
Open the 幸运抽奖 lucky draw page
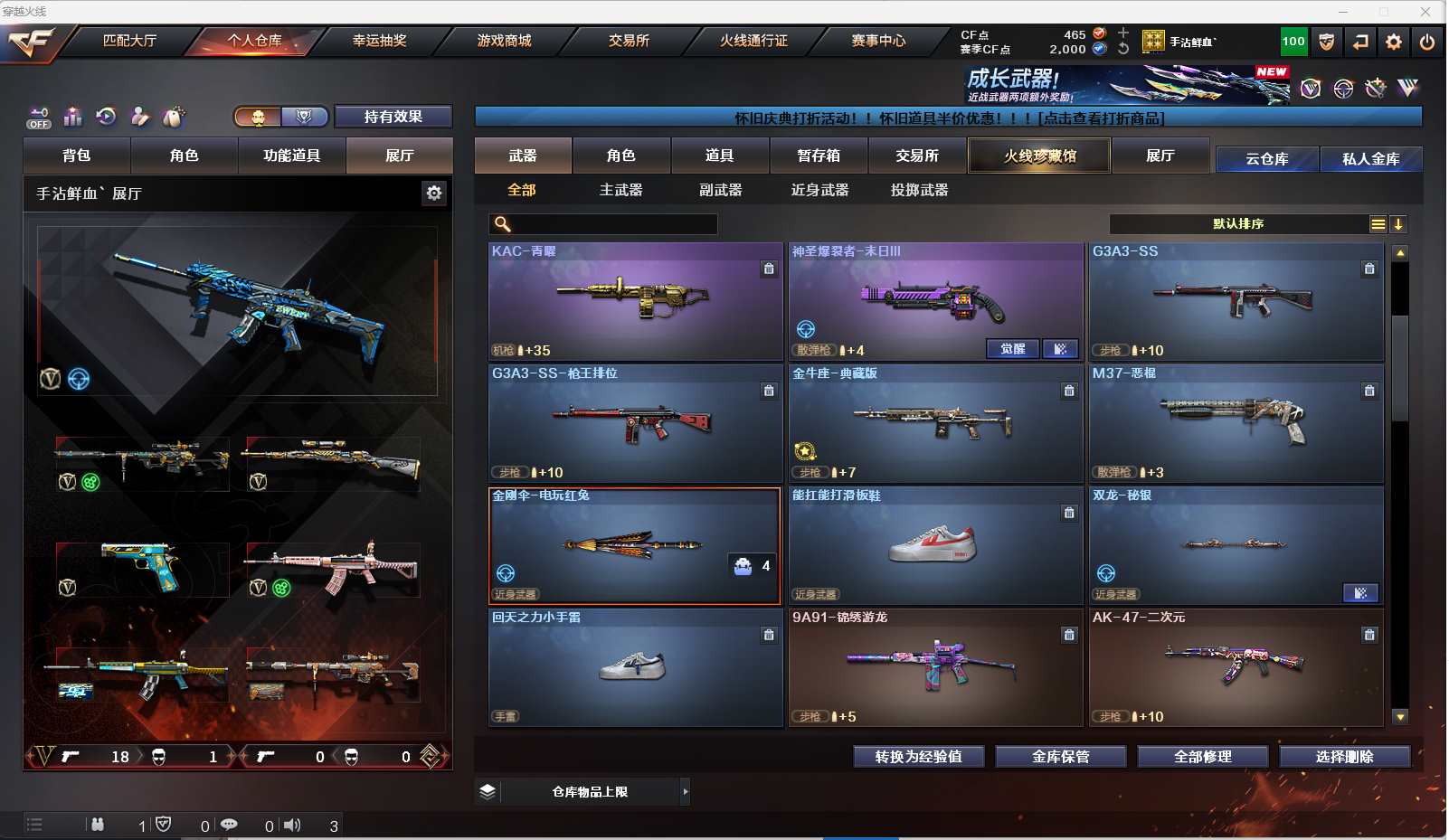(379, 41)
